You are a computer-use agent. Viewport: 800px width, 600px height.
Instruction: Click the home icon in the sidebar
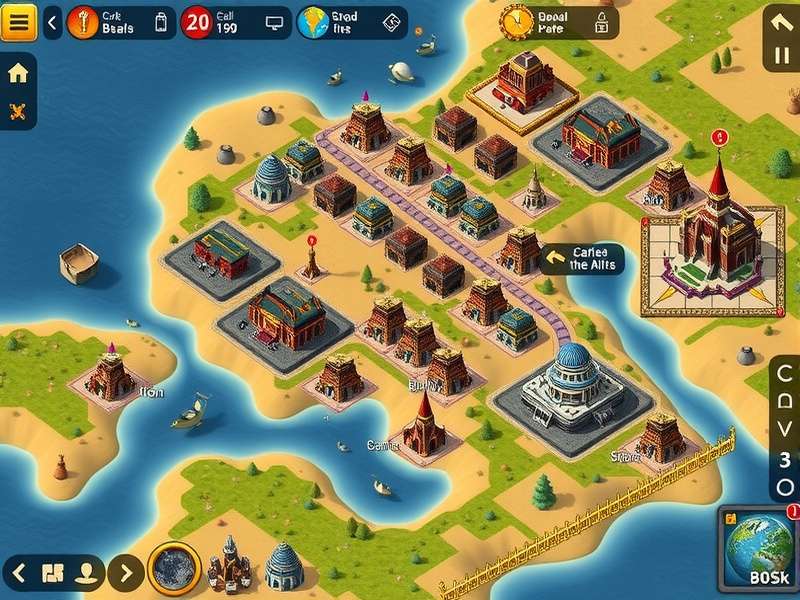[x=18, y=74]
